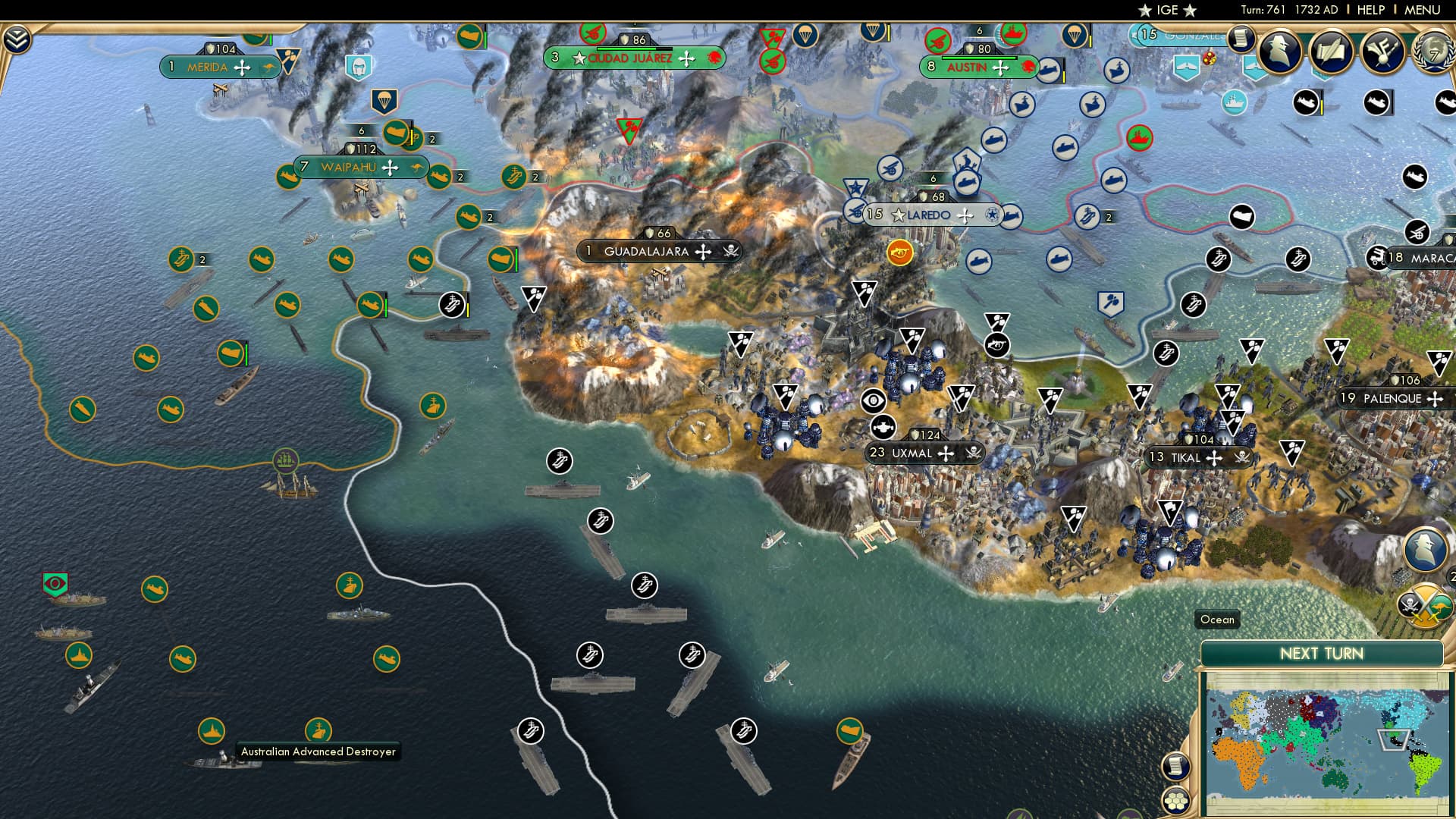Click the pirate-versus-kangaroo war indicator

coord(1424,605)
